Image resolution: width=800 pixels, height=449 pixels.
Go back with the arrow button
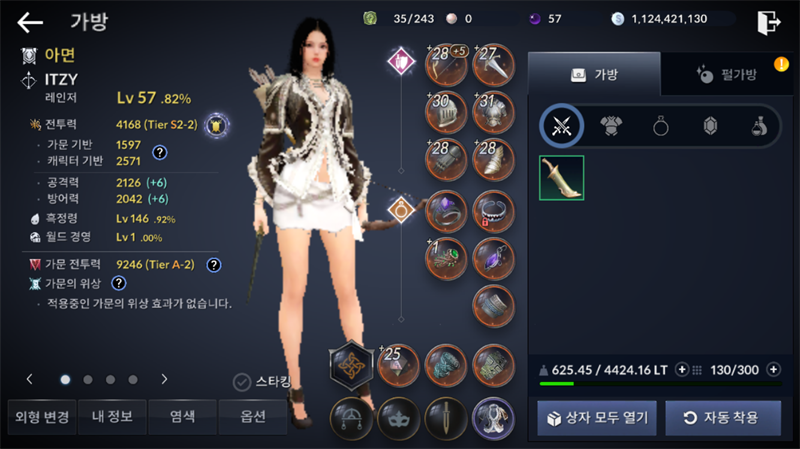click(30, 22)
